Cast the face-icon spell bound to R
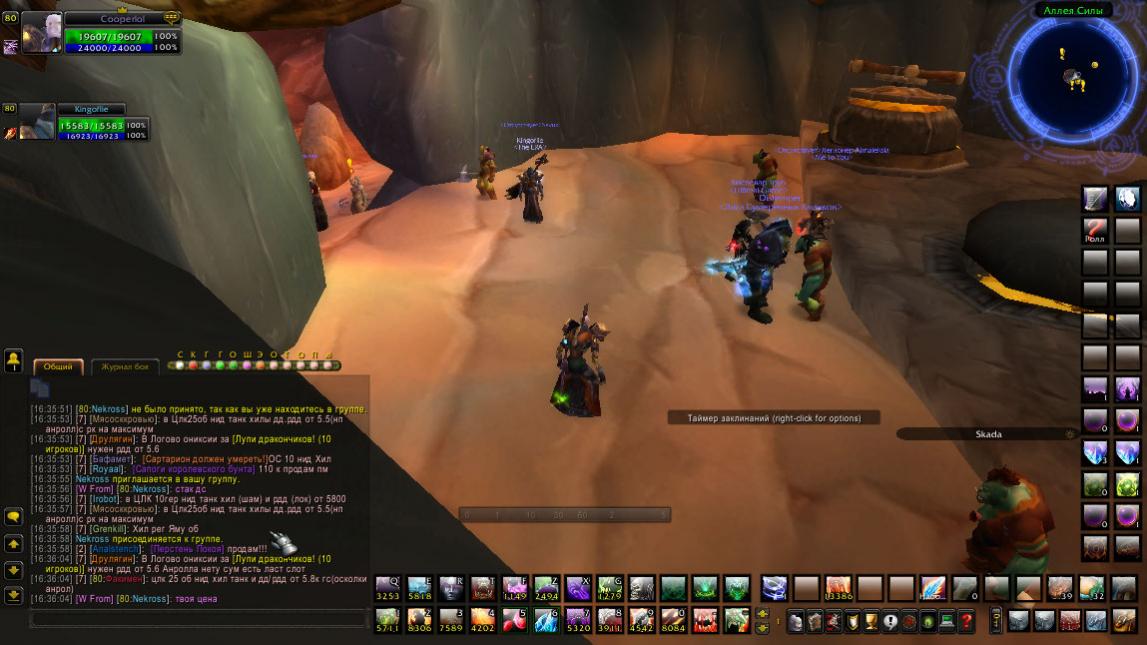This screenshot has width=1147, height=645. coord(451,588)
